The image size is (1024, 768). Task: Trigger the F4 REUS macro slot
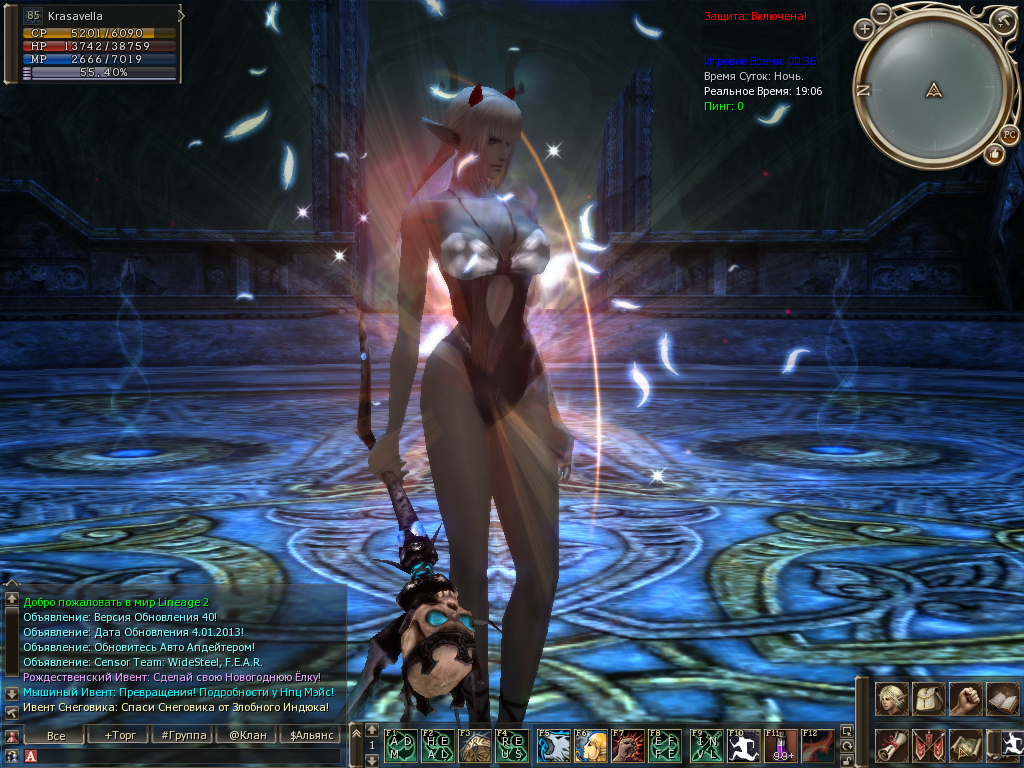(x=512, y=746)
